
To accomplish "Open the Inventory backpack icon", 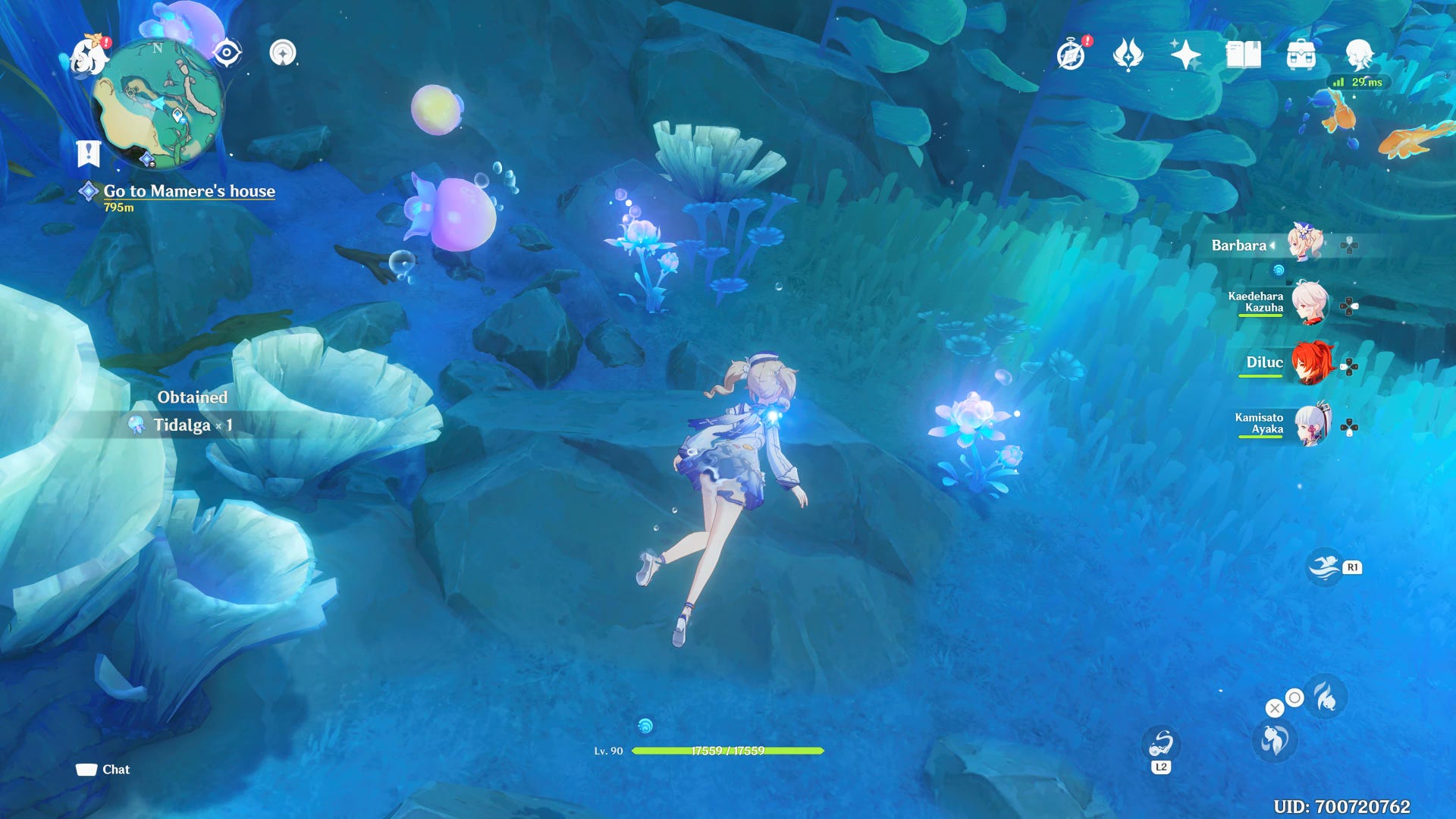I will point(1301,55).
